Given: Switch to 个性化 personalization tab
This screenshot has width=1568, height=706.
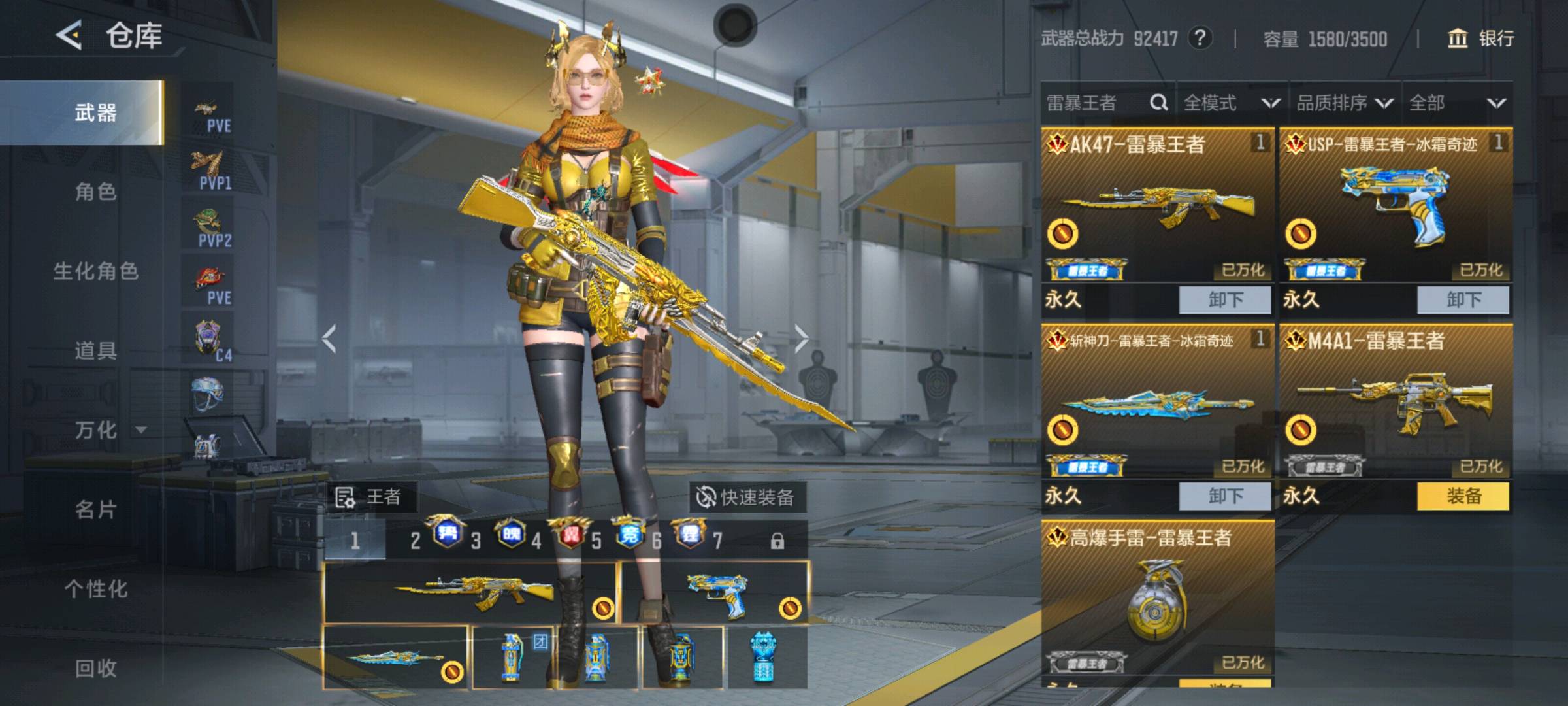Looking at the screenshot, I should pyautogui.click(x=95, y=588).
